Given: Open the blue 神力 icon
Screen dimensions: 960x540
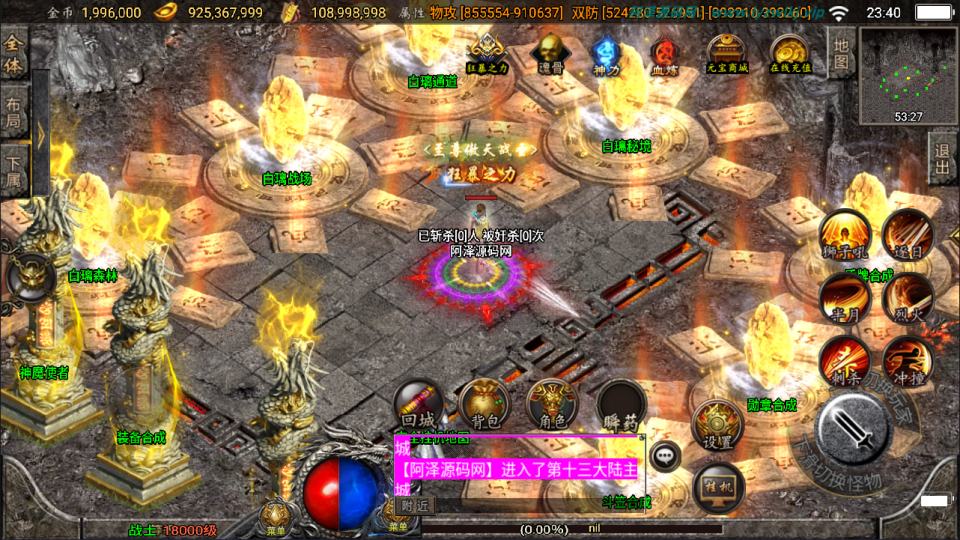Looking at the screenshot, I should 603,52.
